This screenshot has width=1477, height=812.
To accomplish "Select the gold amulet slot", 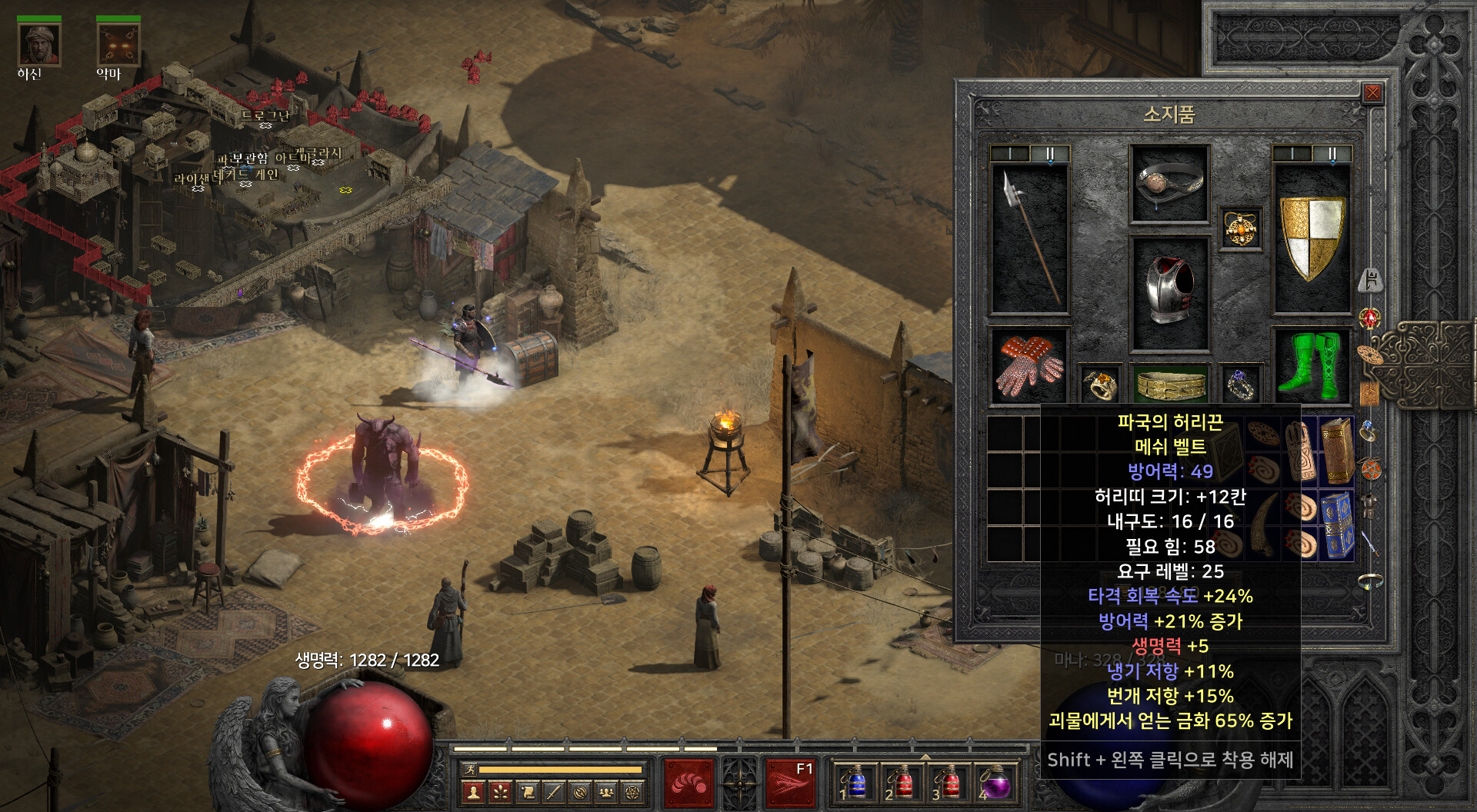I will 1240,228.
